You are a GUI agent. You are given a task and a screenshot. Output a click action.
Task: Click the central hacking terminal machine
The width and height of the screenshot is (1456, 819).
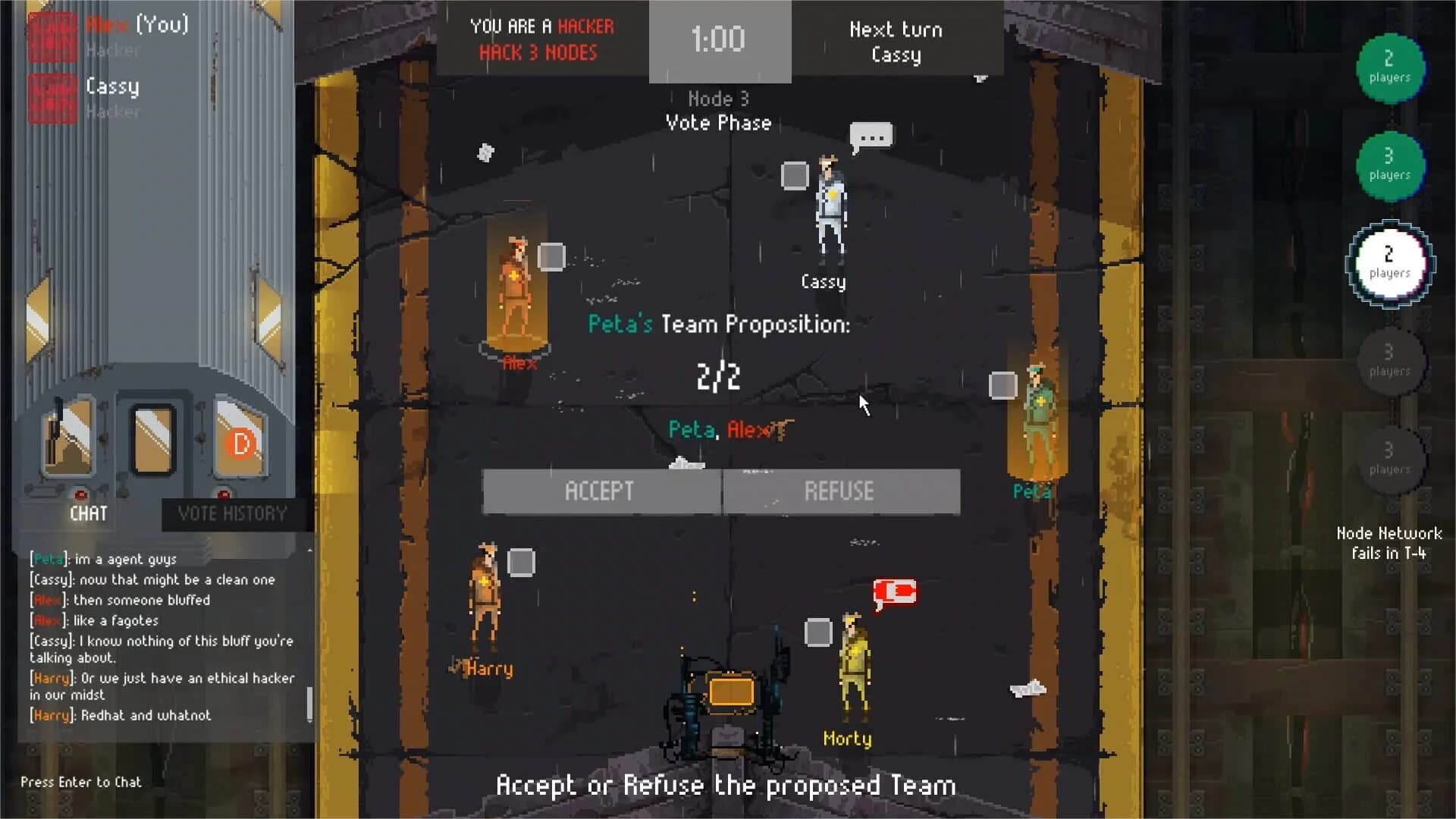[730, 694]
